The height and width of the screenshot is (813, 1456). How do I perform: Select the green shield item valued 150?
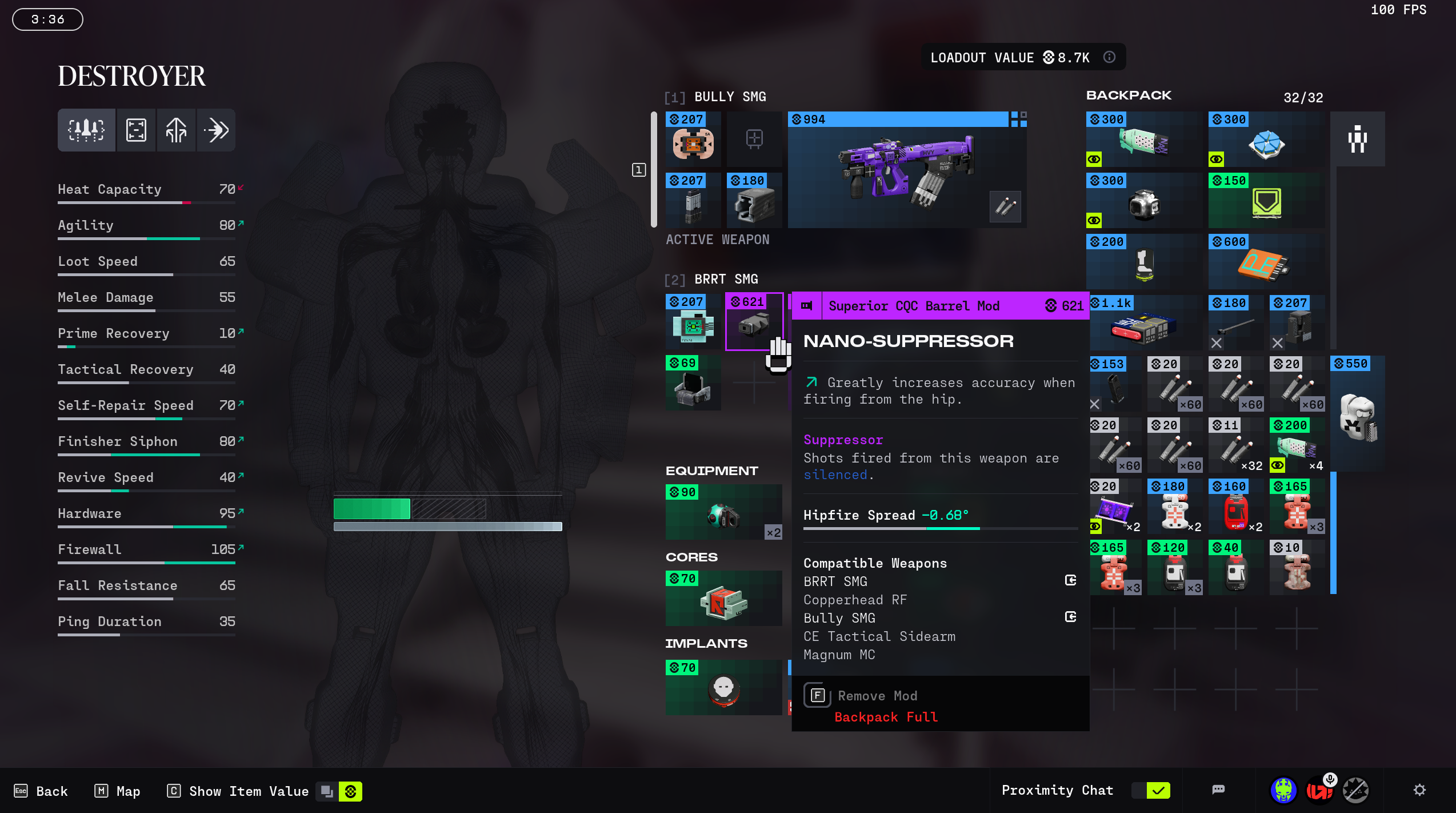point(1266,201)
